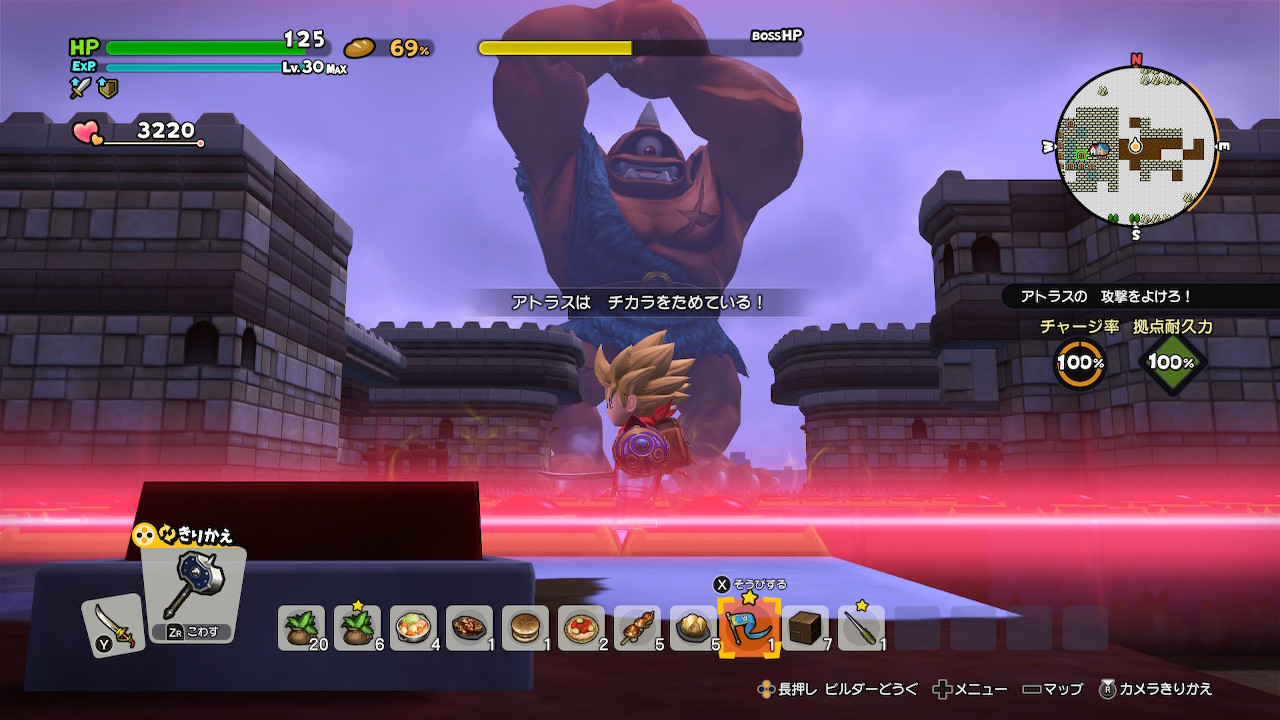The width and height of the screenshot is (1280, 720).
Task: Click the charge rate gauge
Action: pos(1080,363)
